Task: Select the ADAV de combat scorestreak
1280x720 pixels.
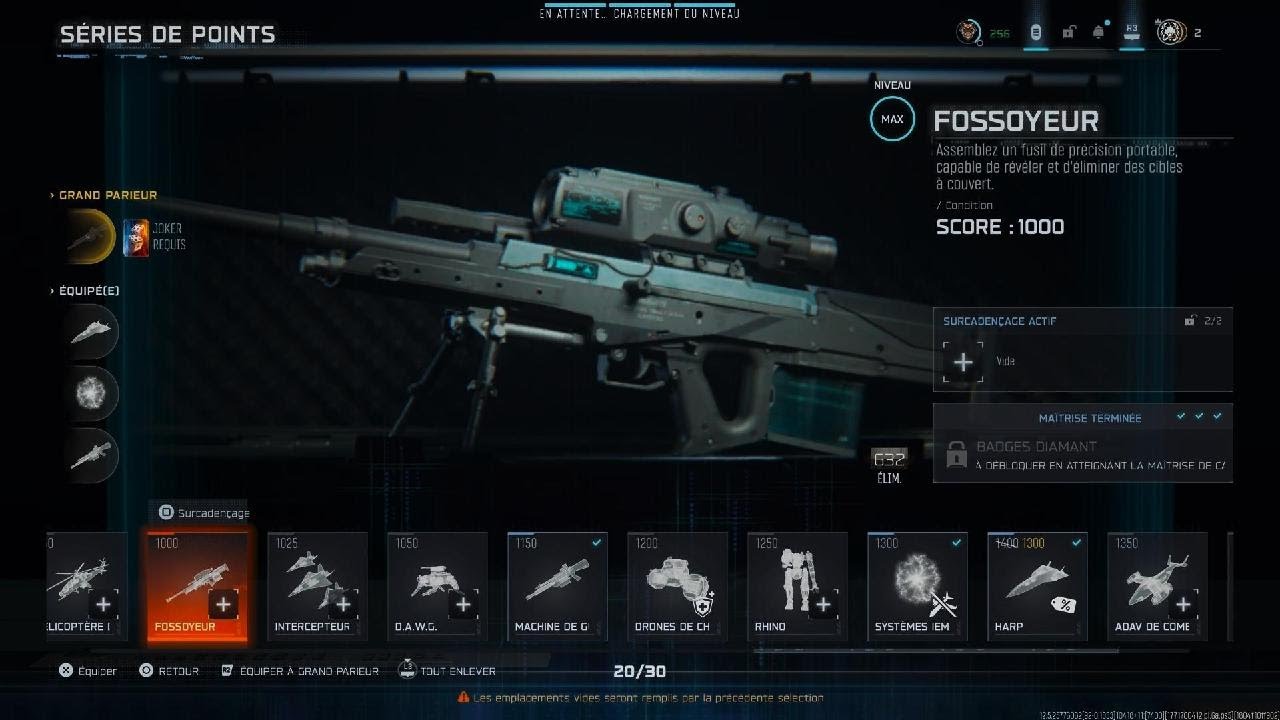Action: tap(1157, 586)
